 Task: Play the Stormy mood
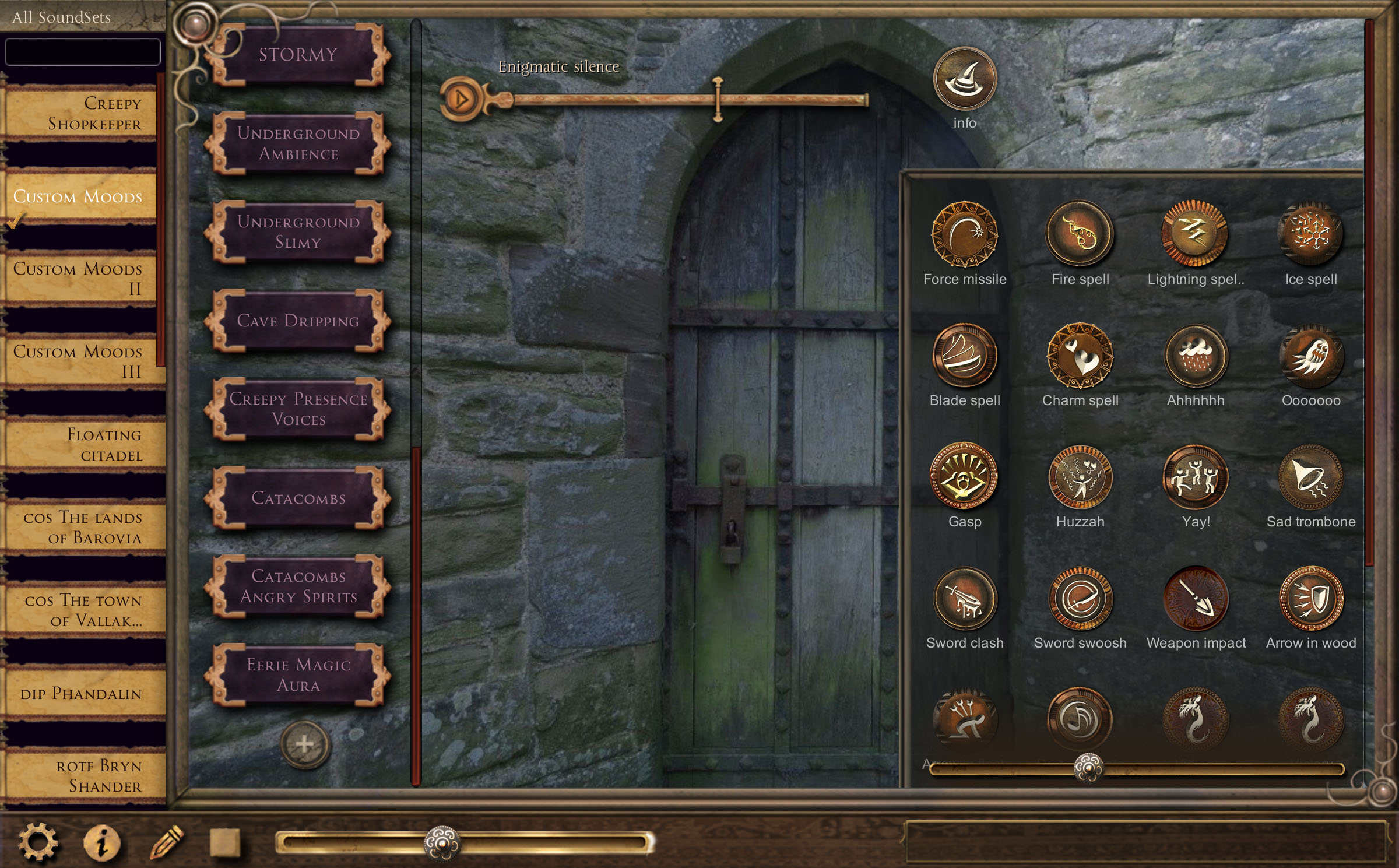coord(298,55)
